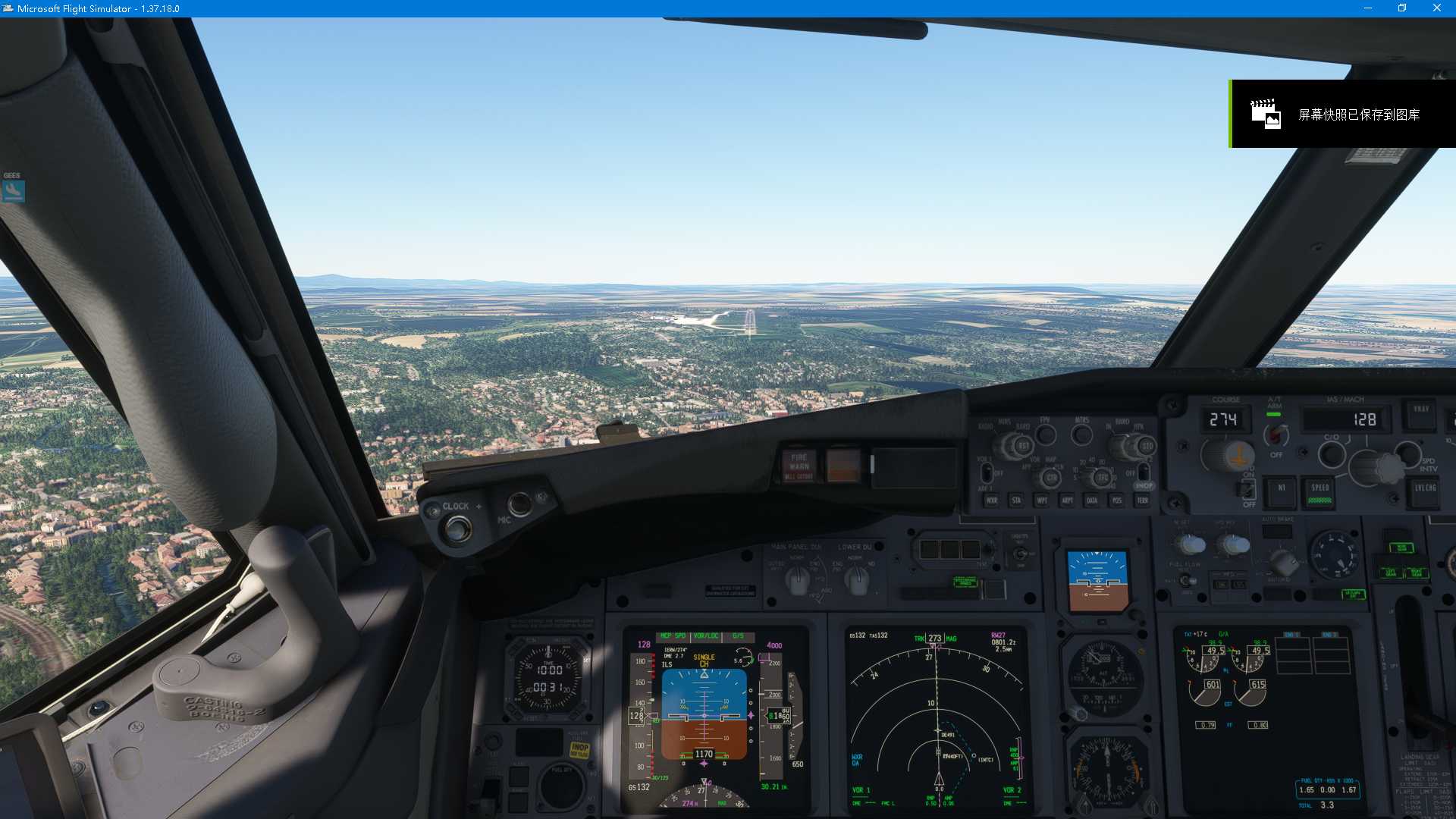The width and height of the screenshot is (1456, 819).
Task: Adjust the IAS/MACH speed selector knob
Action: (x=1370, y=468)
